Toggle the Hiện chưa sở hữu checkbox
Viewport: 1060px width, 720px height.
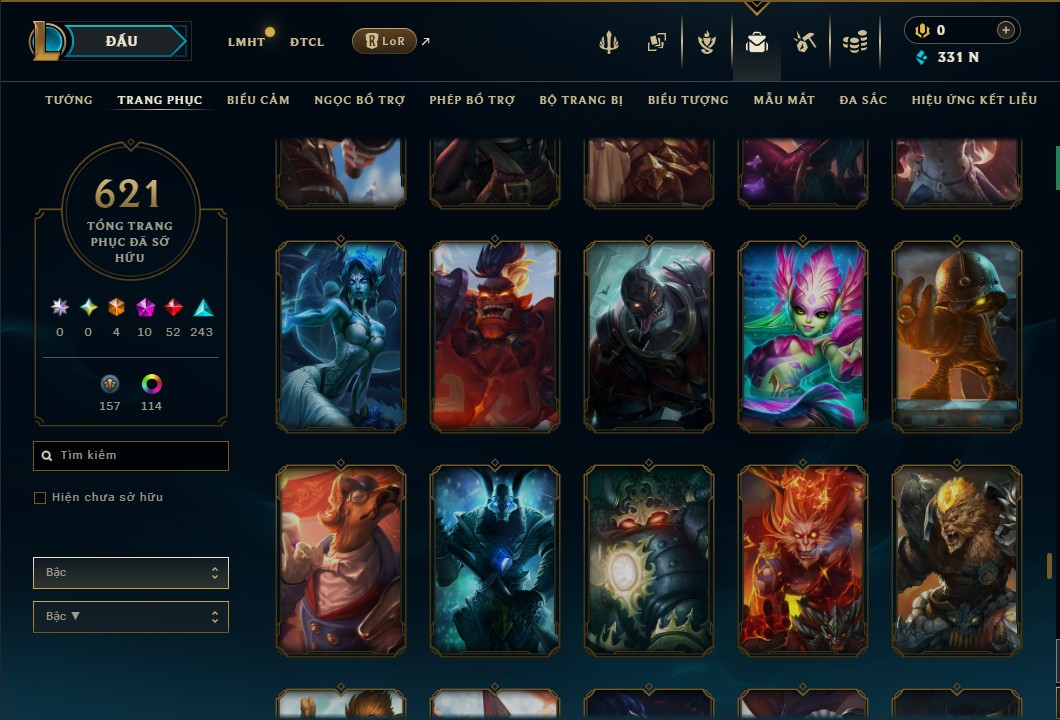(x=40, y=498)
